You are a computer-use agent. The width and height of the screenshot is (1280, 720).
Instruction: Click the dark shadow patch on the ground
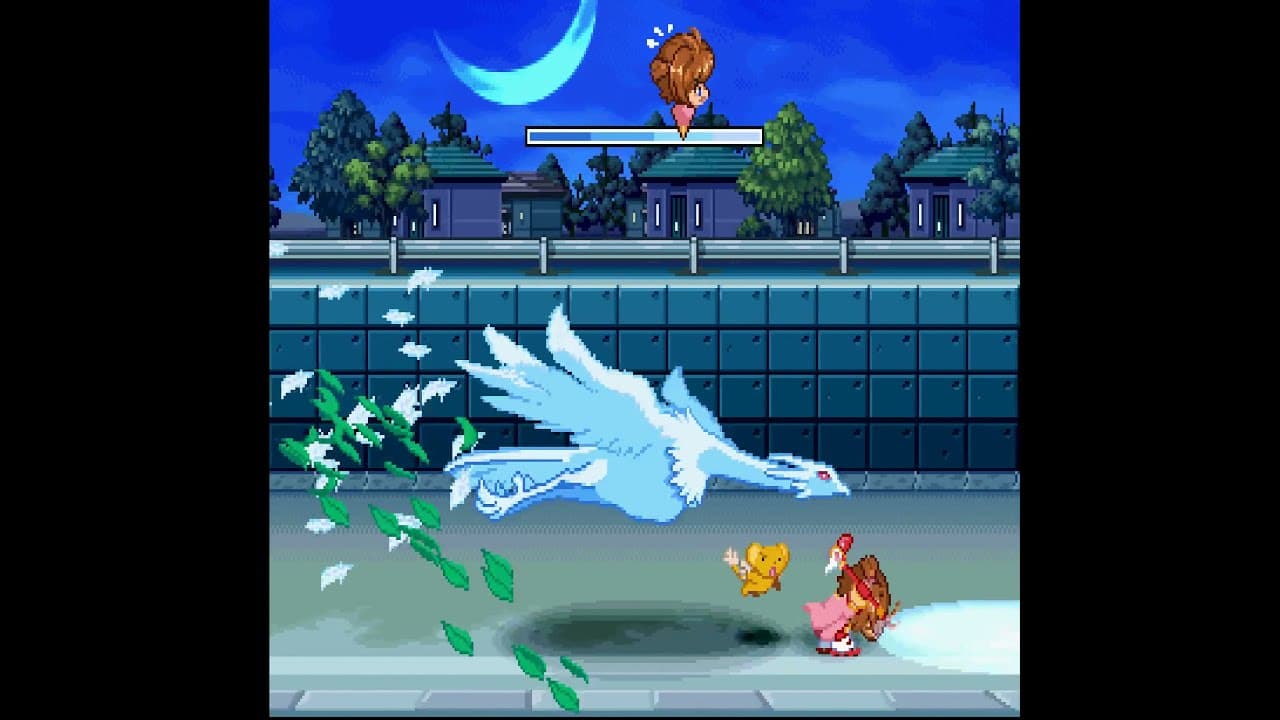650,630
